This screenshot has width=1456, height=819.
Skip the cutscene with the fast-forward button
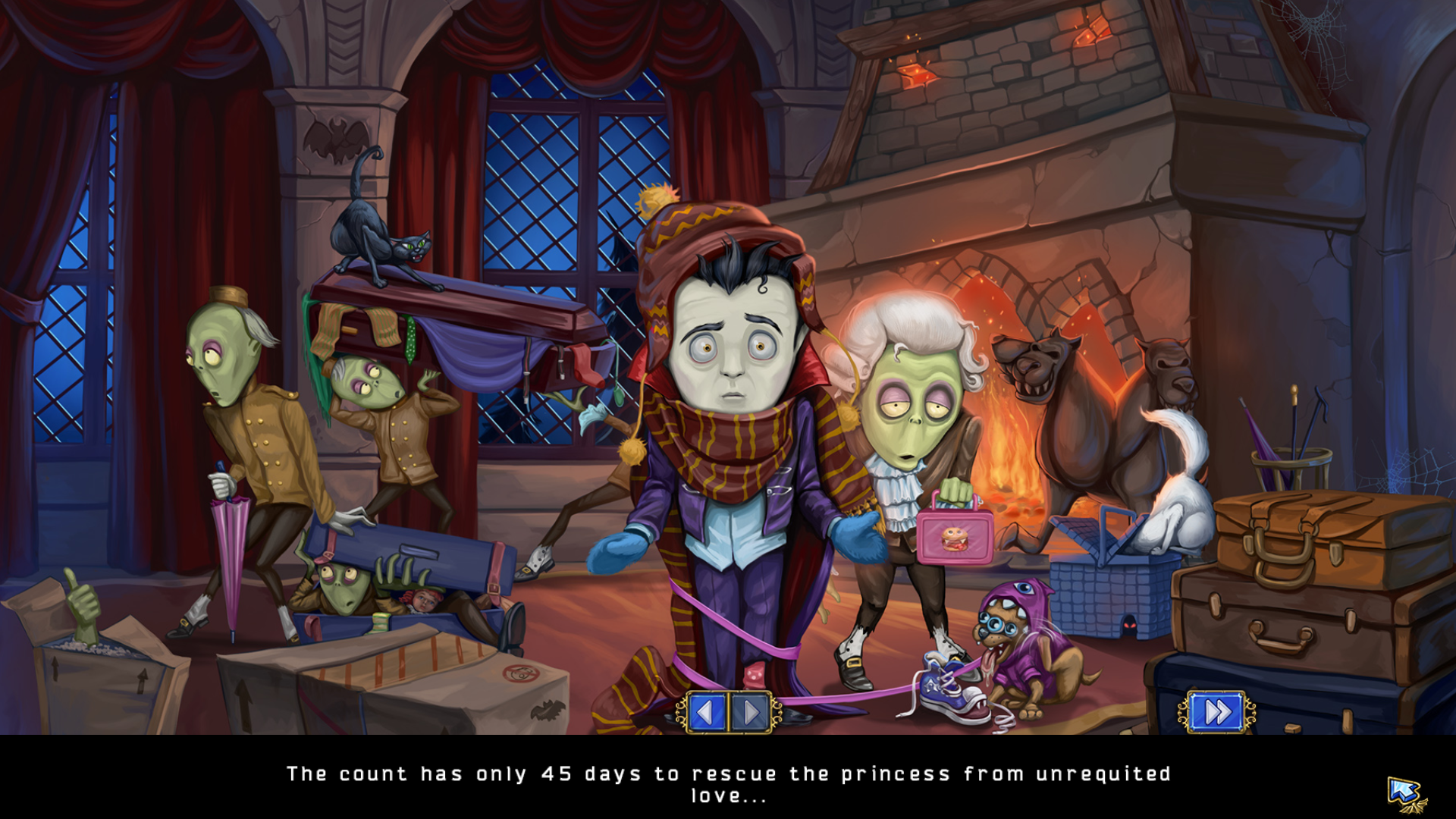[x=1216, y=712]
